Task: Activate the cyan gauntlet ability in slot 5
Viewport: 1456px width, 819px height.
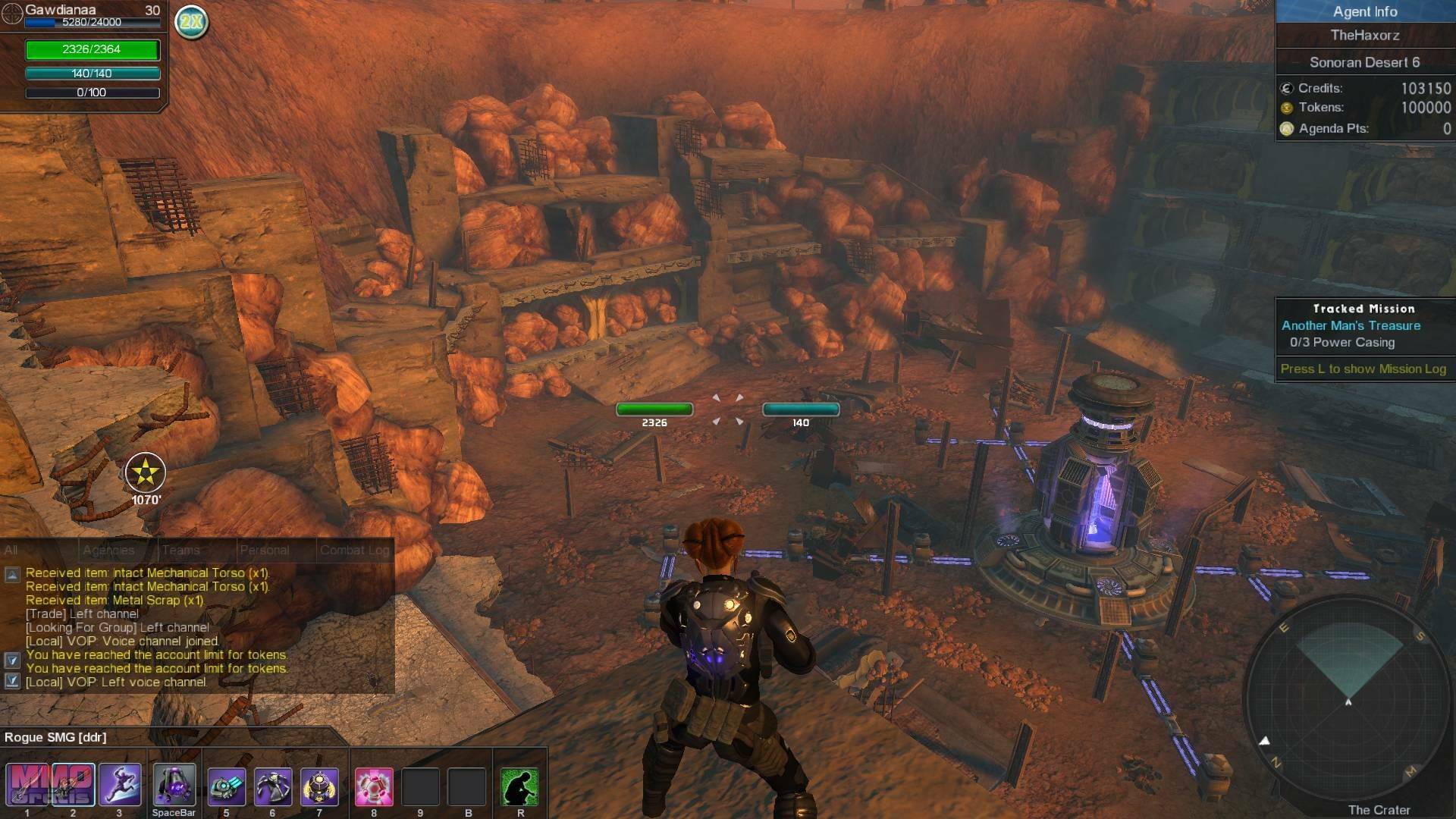Action: tap(227, 786)
